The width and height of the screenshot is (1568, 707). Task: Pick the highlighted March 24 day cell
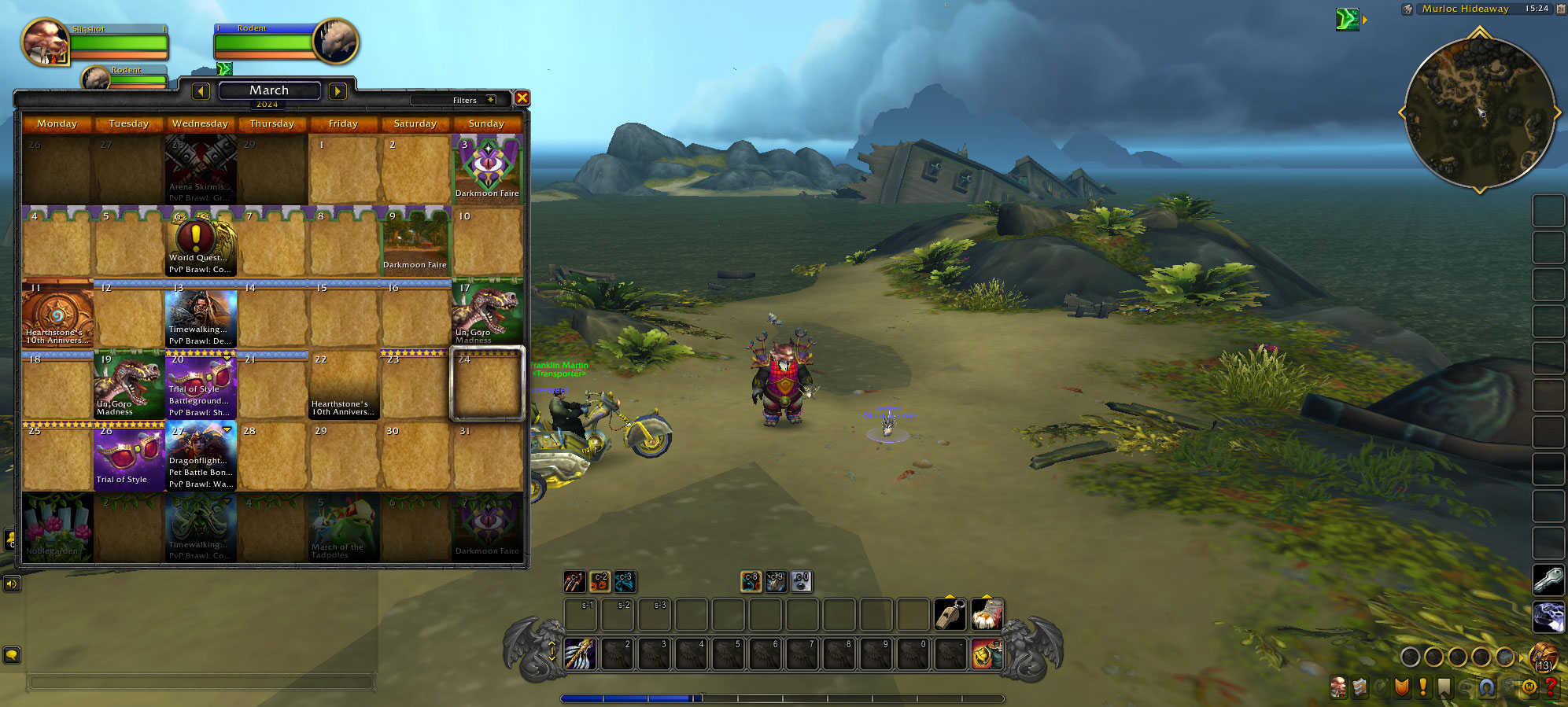(x=487, y=385)
